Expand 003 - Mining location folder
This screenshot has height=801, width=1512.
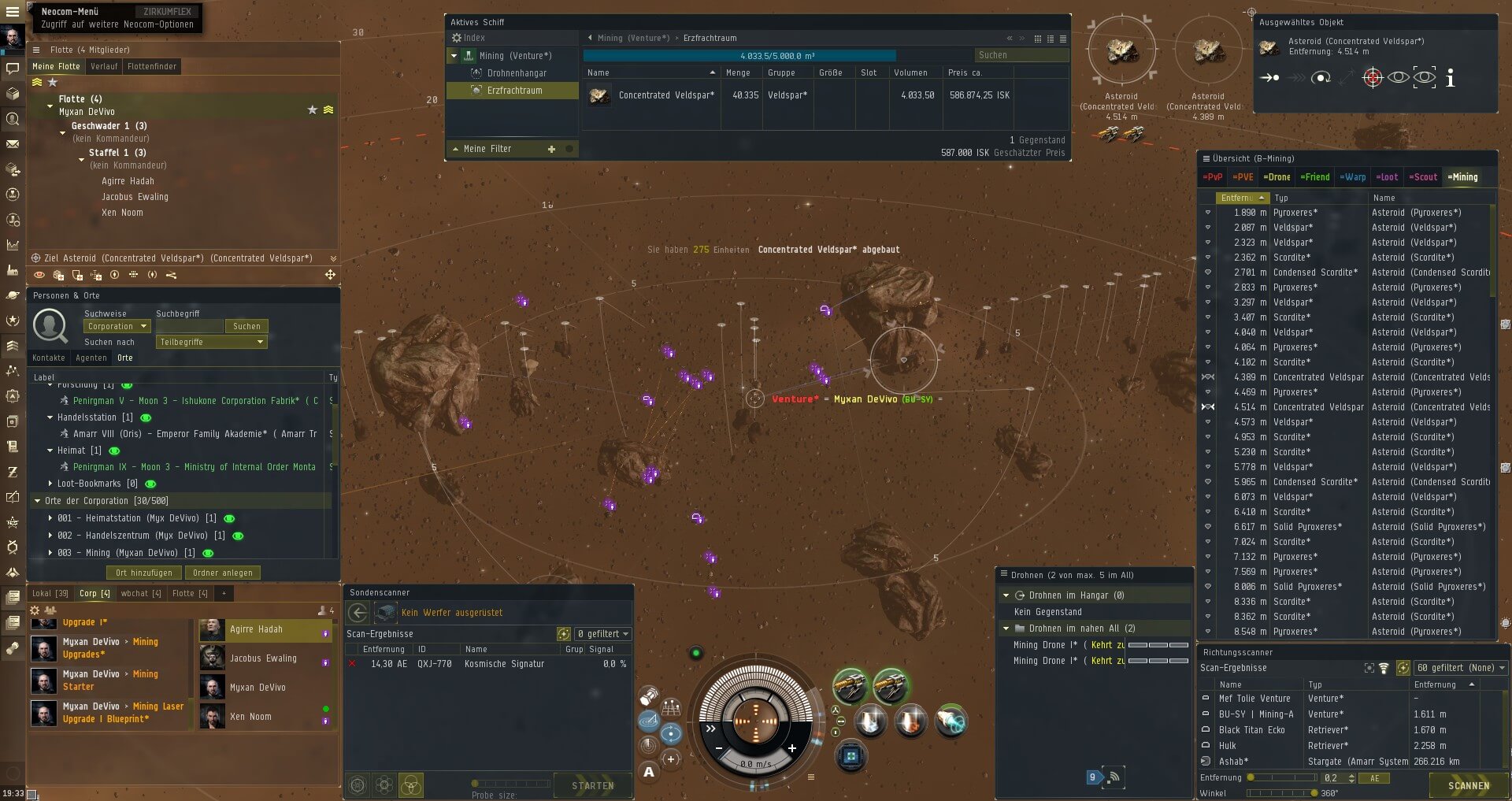pyautogui.click(x=50, y=553)
